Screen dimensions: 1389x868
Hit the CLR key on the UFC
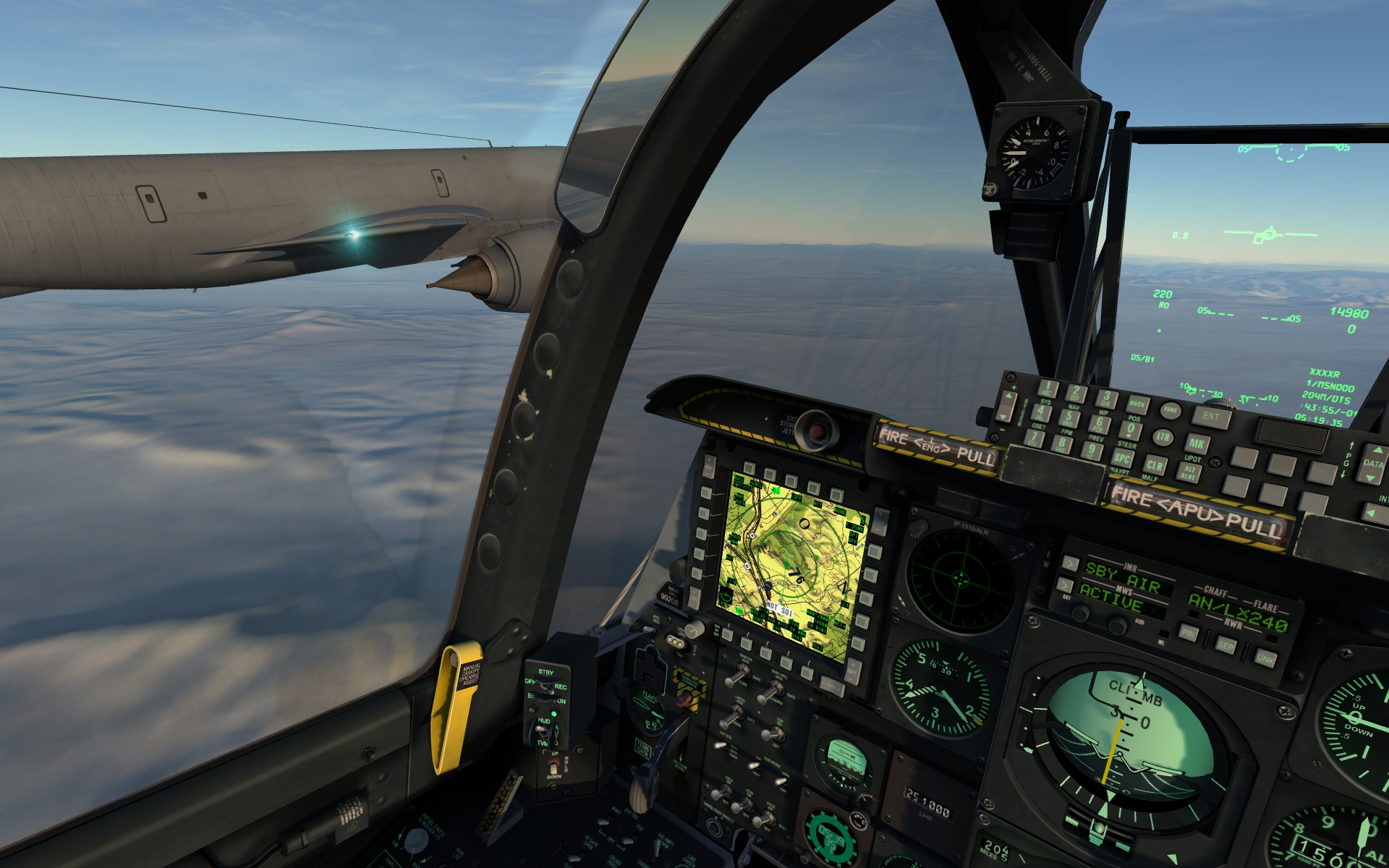[x=1155, y=465]
